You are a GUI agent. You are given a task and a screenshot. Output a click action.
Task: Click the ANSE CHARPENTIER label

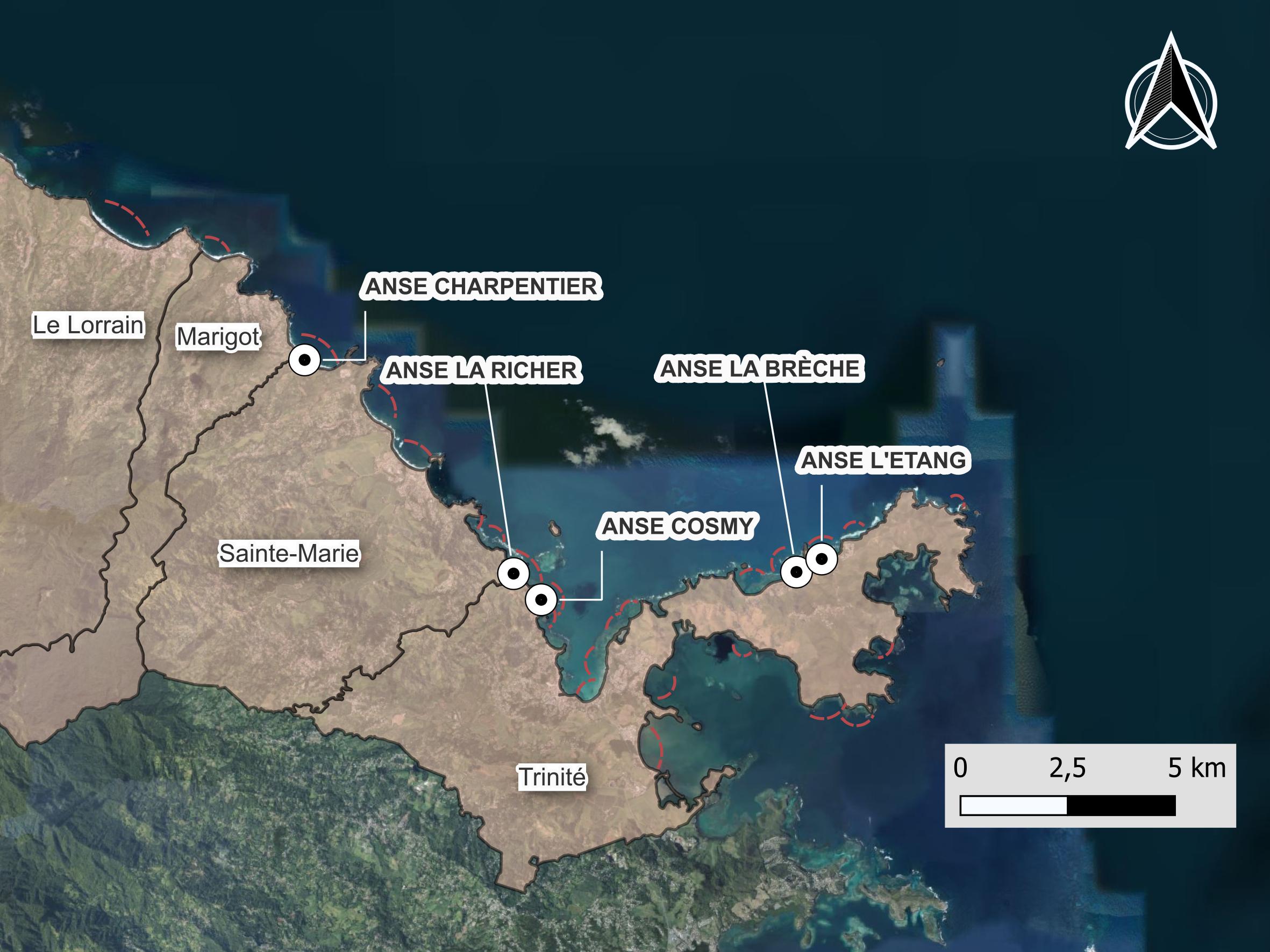481,287
